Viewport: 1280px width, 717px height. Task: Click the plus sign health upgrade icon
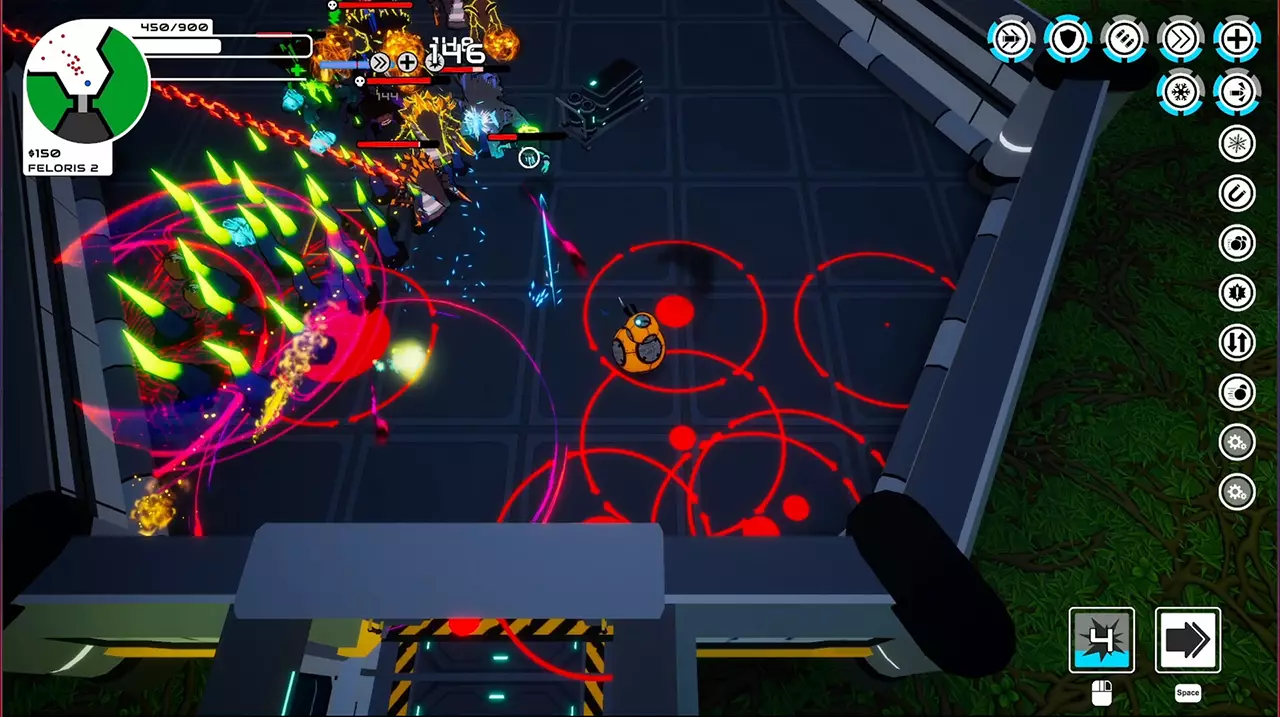pos(1236,39)
